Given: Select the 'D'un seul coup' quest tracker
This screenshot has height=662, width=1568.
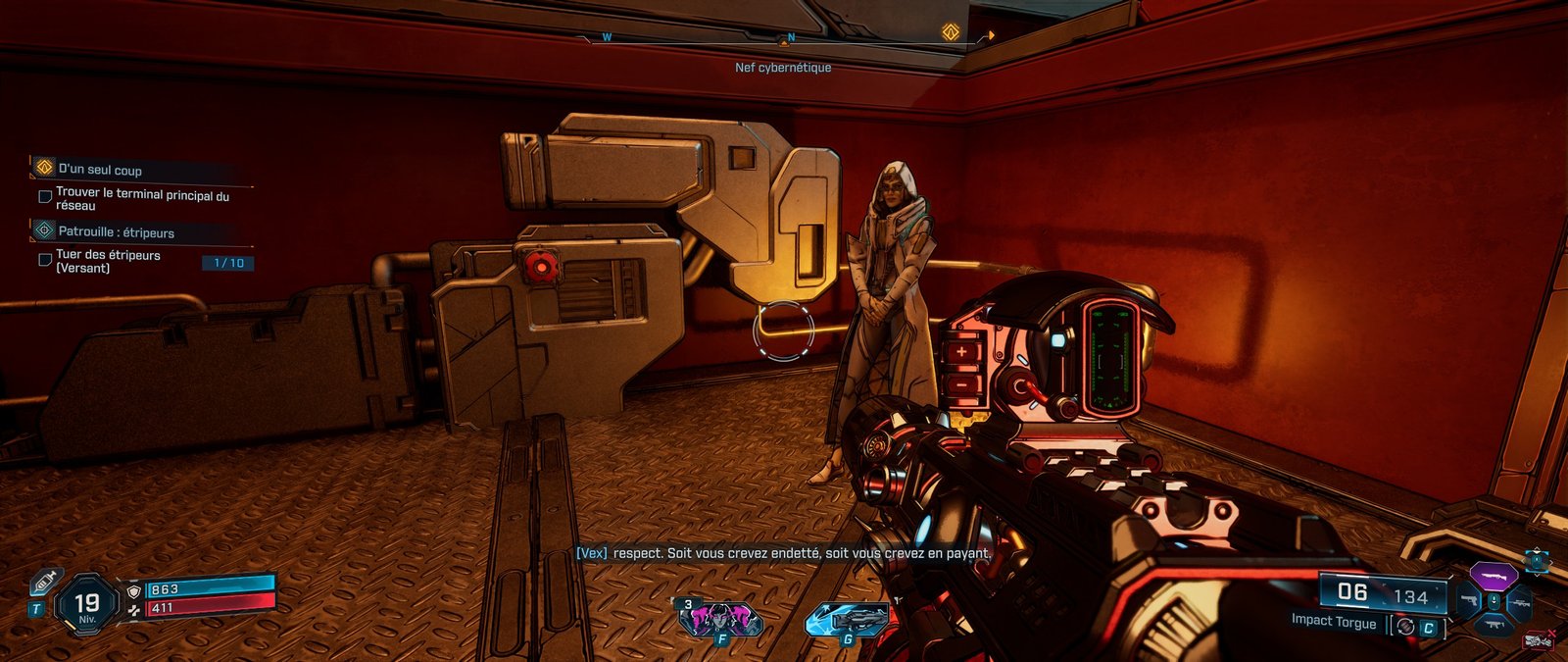Looking at the screenshot, I should pyautogui.click(x=100, y=169).
